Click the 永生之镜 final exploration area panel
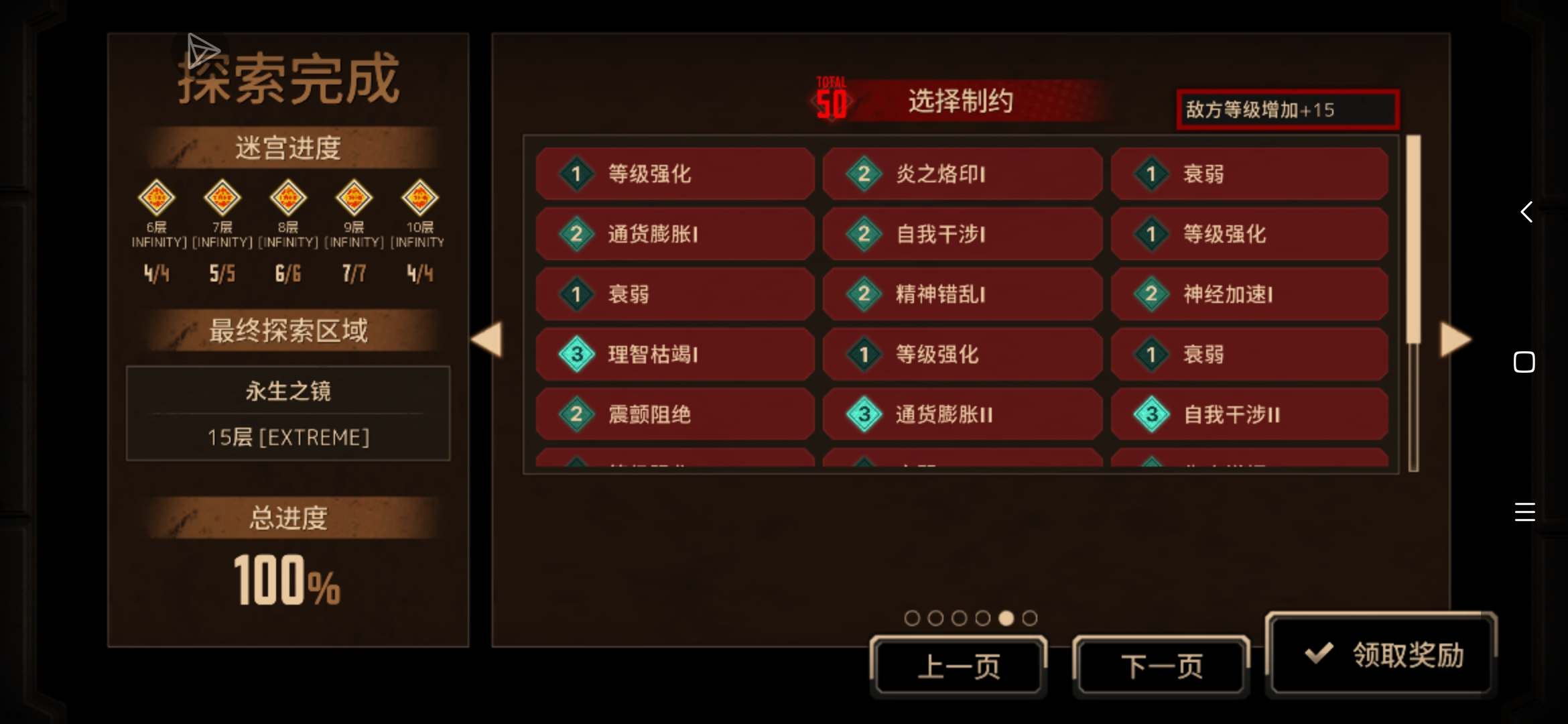 point(287,414)
